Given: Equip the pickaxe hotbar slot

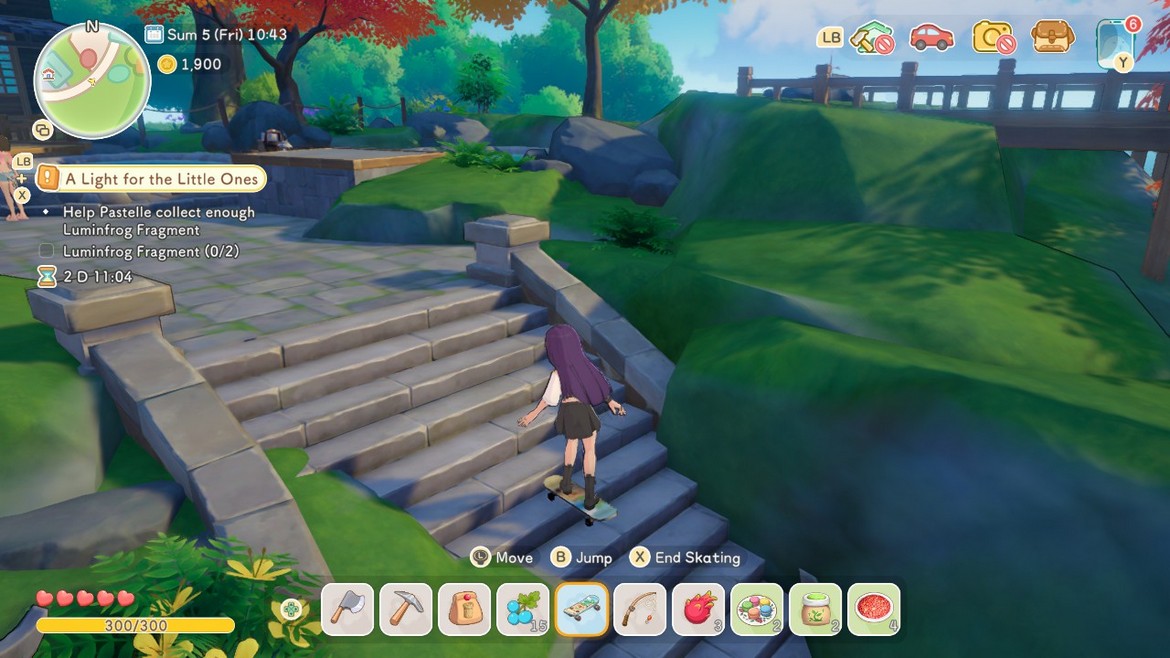Looking at the screenshot, I should [x=406, y=609].
